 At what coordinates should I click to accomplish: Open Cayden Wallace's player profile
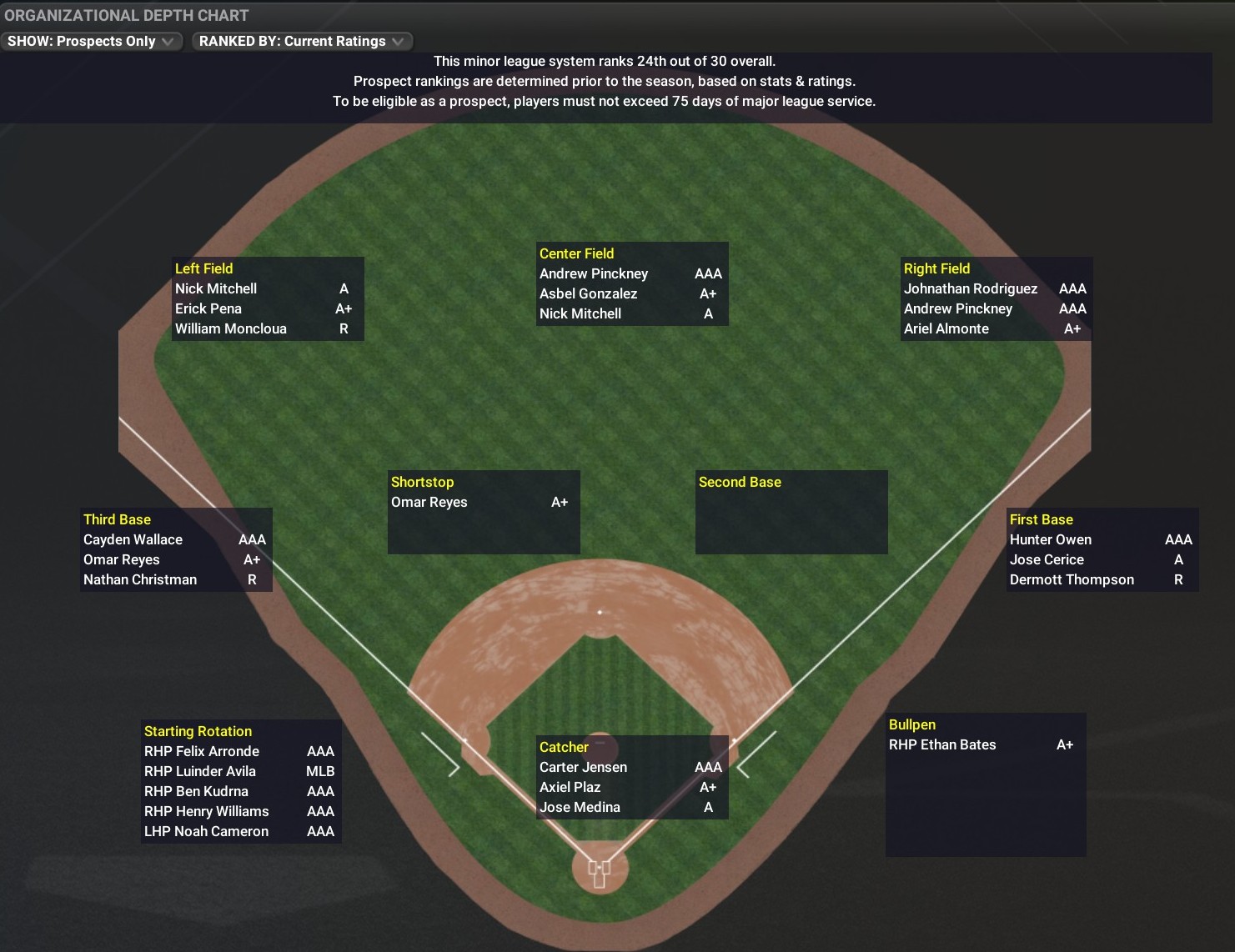(132, 539)
